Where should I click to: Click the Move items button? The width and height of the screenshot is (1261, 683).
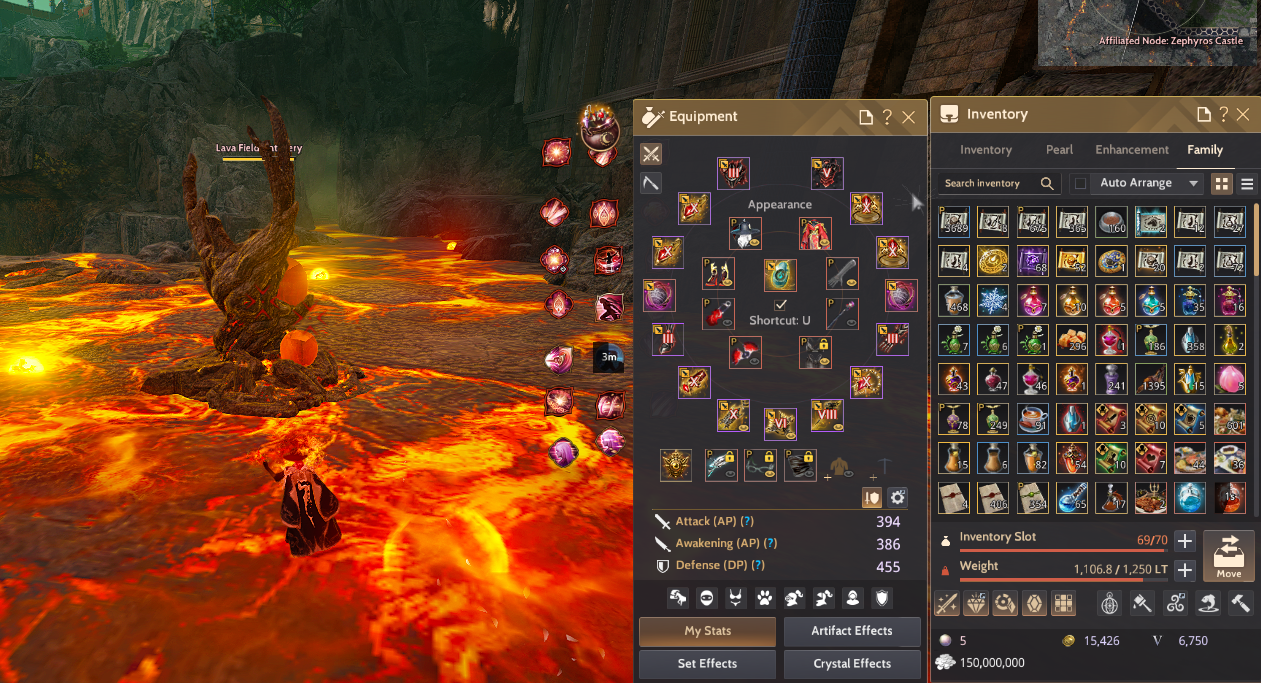(1228, 555)
